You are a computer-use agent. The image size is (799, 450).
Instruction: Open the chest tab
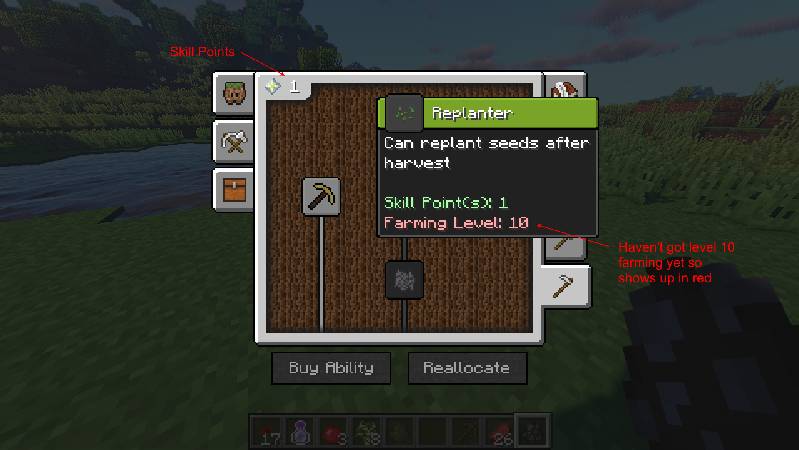[235, 189]
